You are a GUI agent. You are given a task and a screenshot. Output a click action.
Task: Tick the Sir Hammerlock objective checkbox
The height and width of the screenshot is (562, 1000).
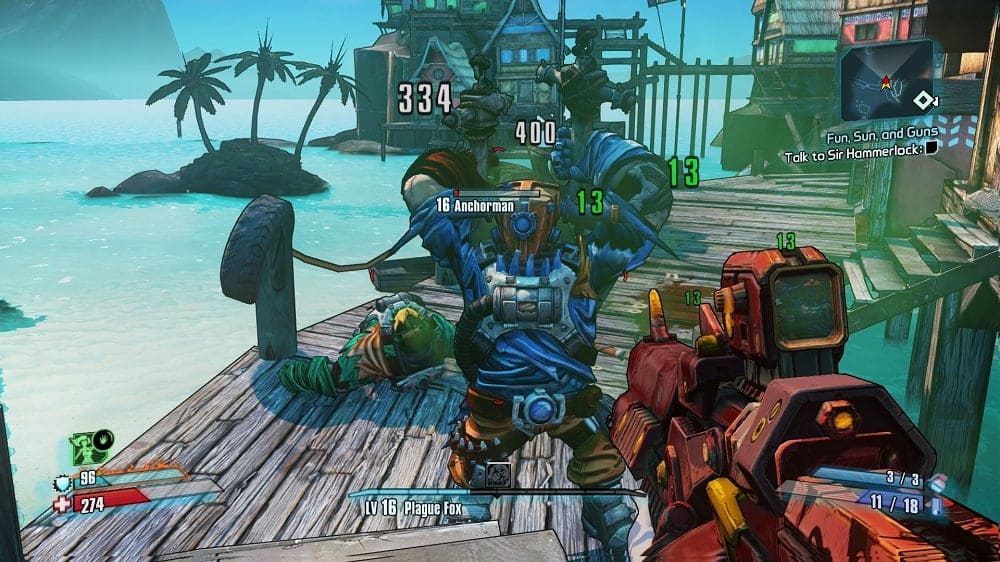click(x=931, y=146)
